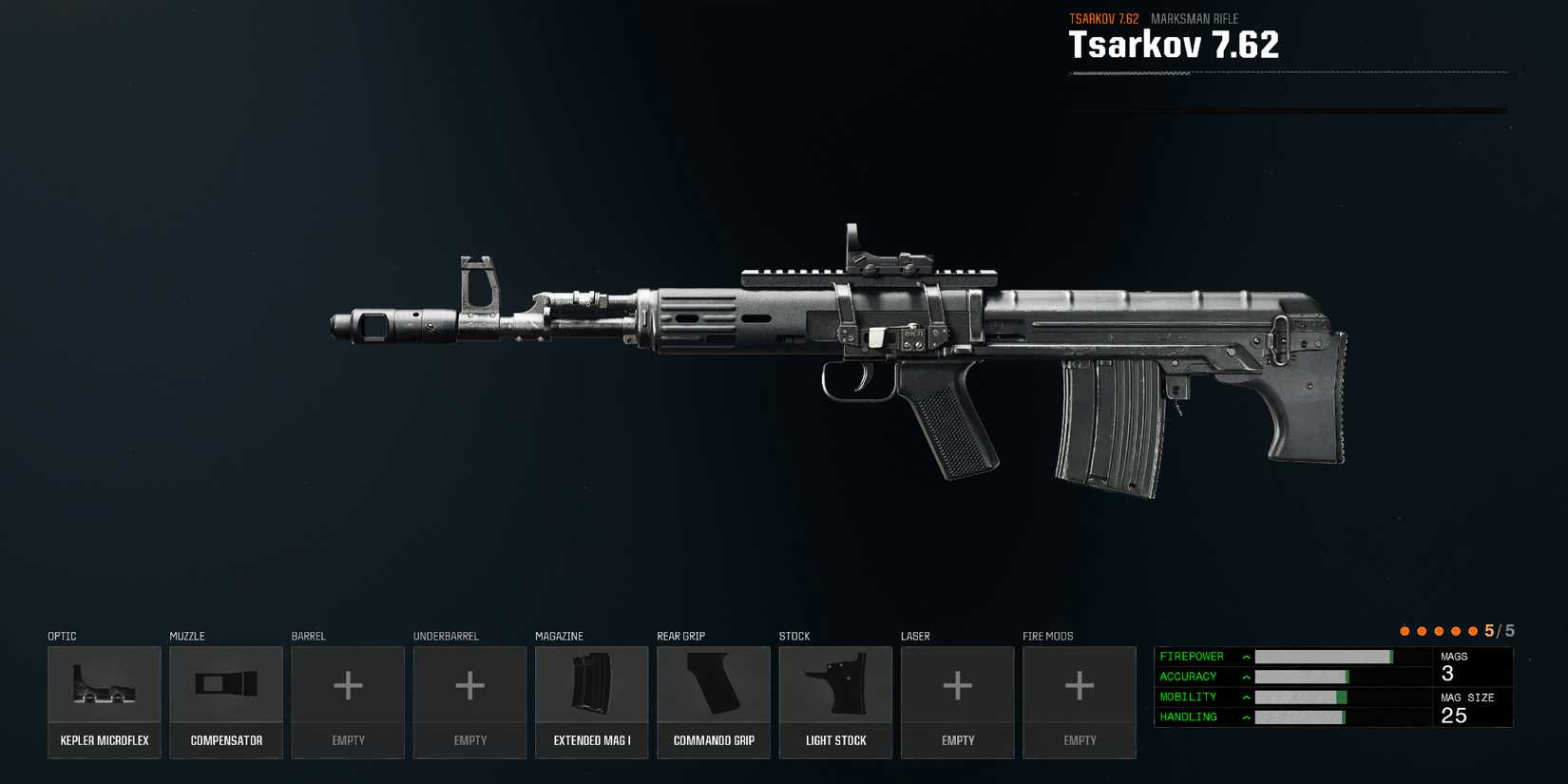This screenshot has height=784, width=1568.
Task: Click the Marksman Rifle category label
Action: [x=1195, y=18]
